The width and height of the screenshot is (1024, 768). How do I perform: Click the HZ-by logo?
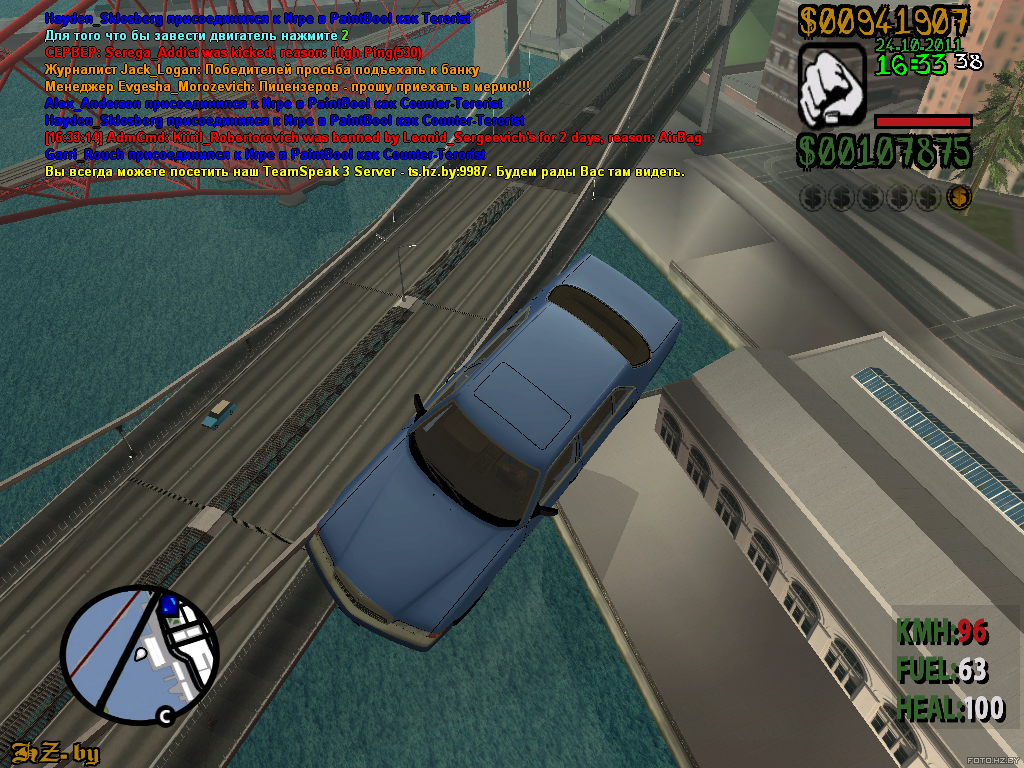click(55, 753)
